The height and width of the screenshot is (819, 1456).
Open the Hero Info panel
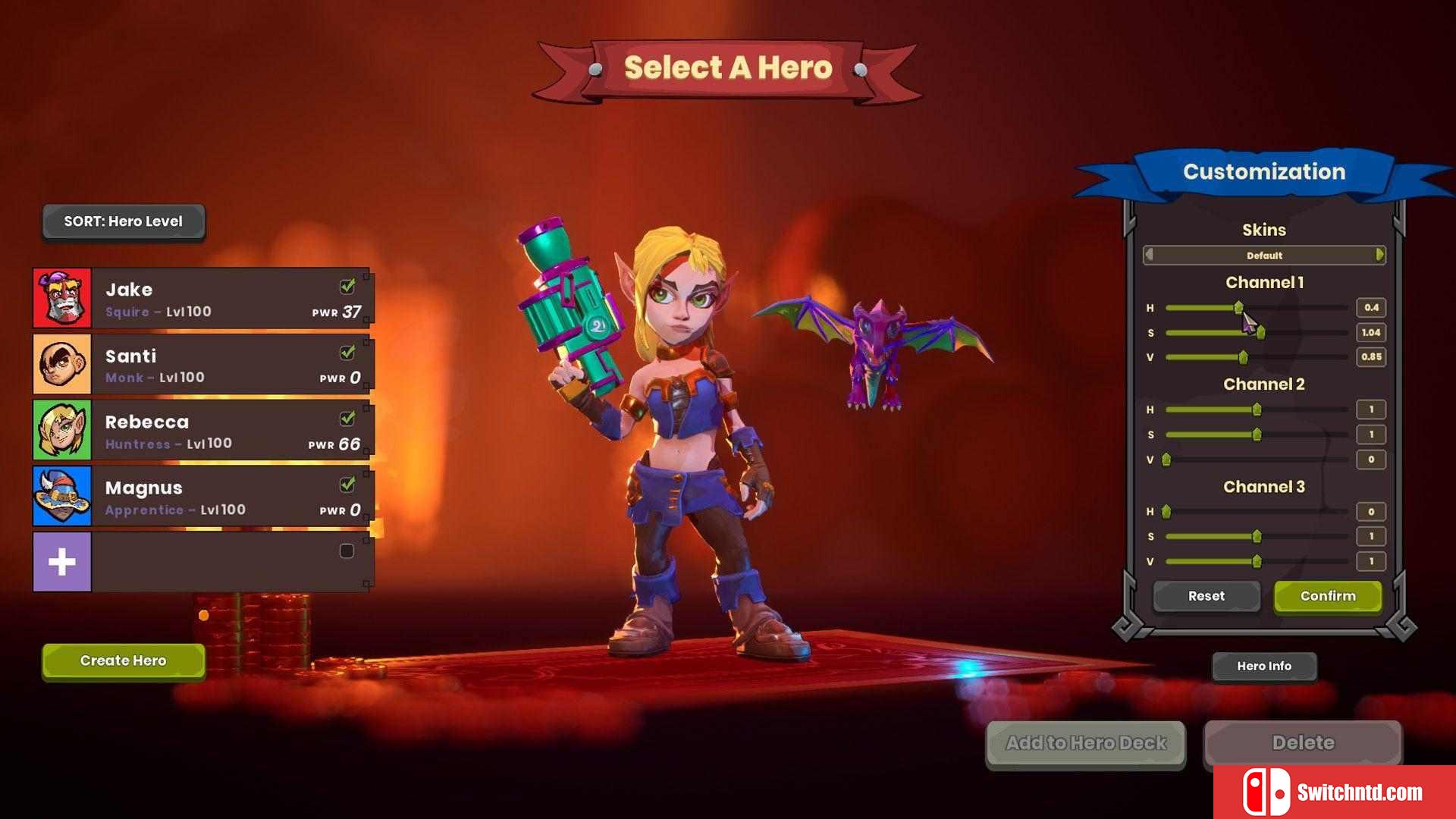(1263, 666)
